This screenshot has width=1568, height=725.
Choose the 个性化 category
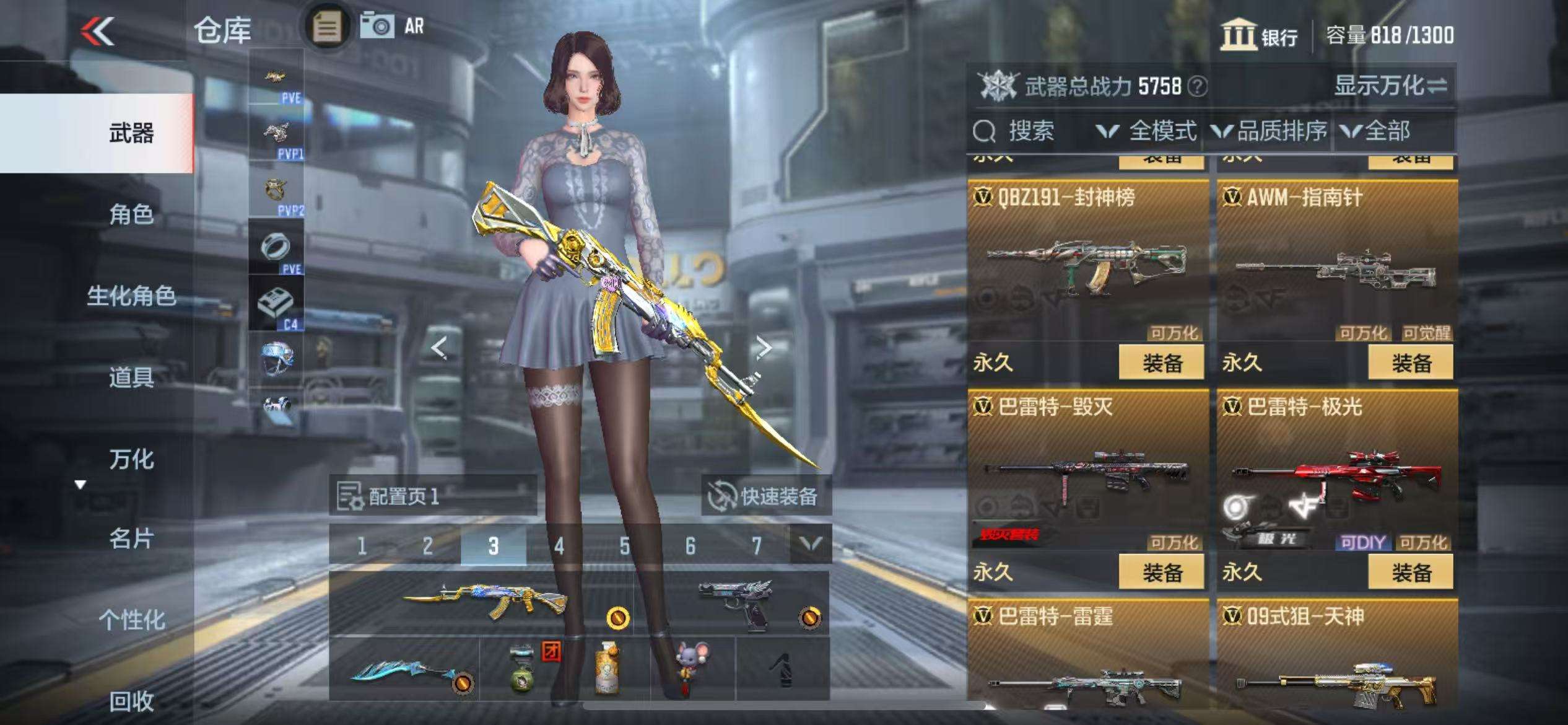point(131,619)
